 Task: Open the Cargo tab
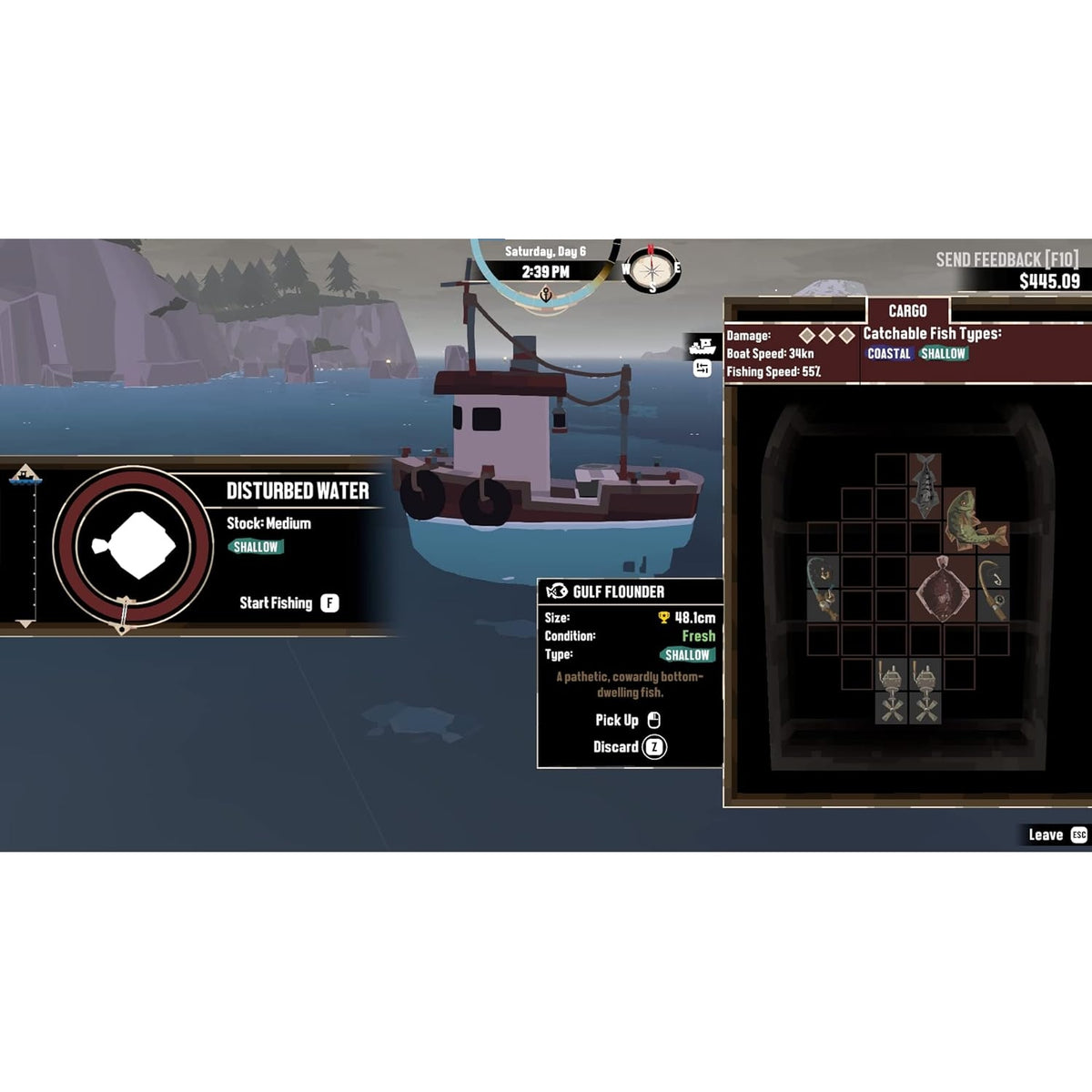click(x=907, y=311)
